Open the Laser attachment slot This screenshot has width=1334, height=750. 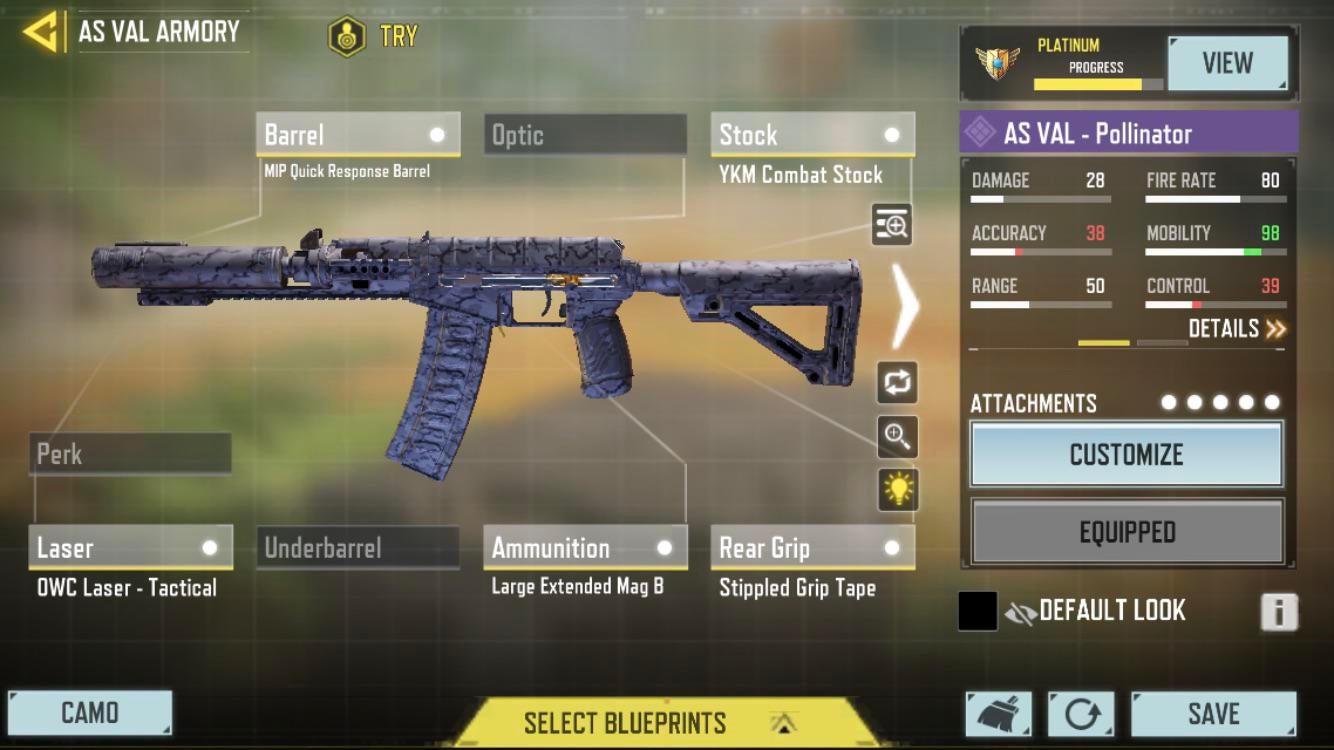click(x=130, y=548)
